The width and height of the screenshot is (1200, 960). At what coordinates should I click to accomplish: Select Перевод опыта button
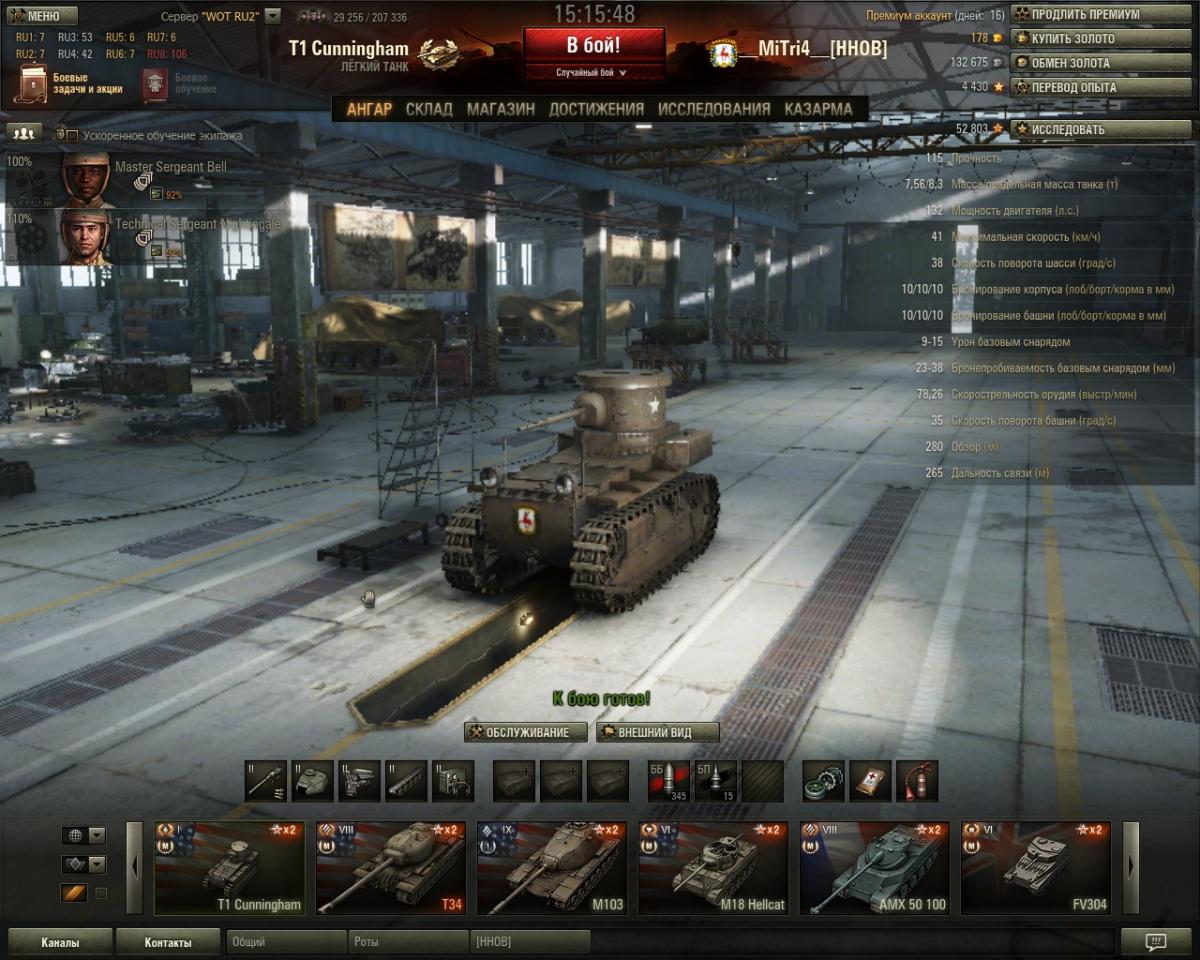1100,87
